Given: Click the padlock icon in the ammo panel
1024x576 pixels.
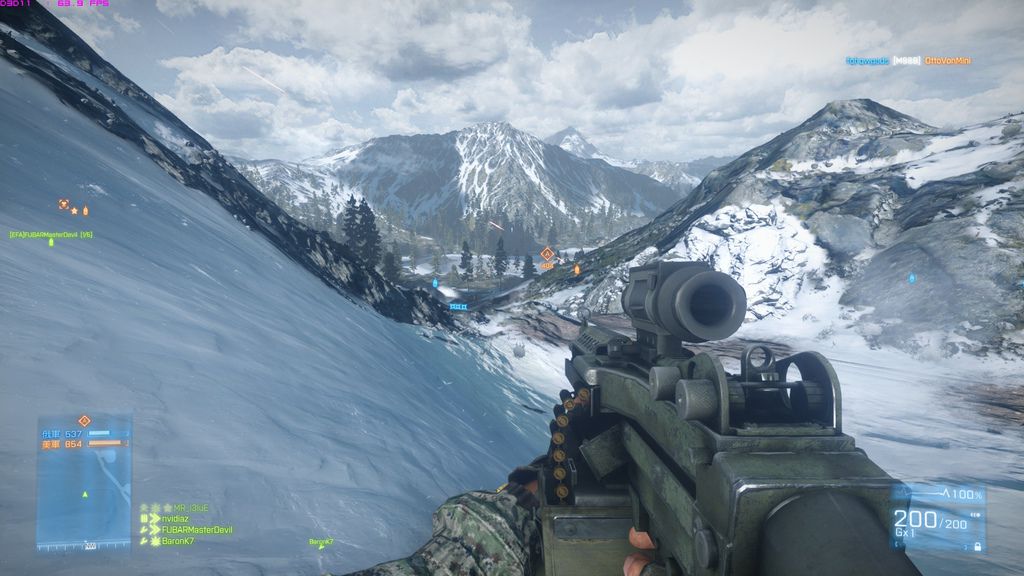Looking at the screenshot, I should pos(976,546).
